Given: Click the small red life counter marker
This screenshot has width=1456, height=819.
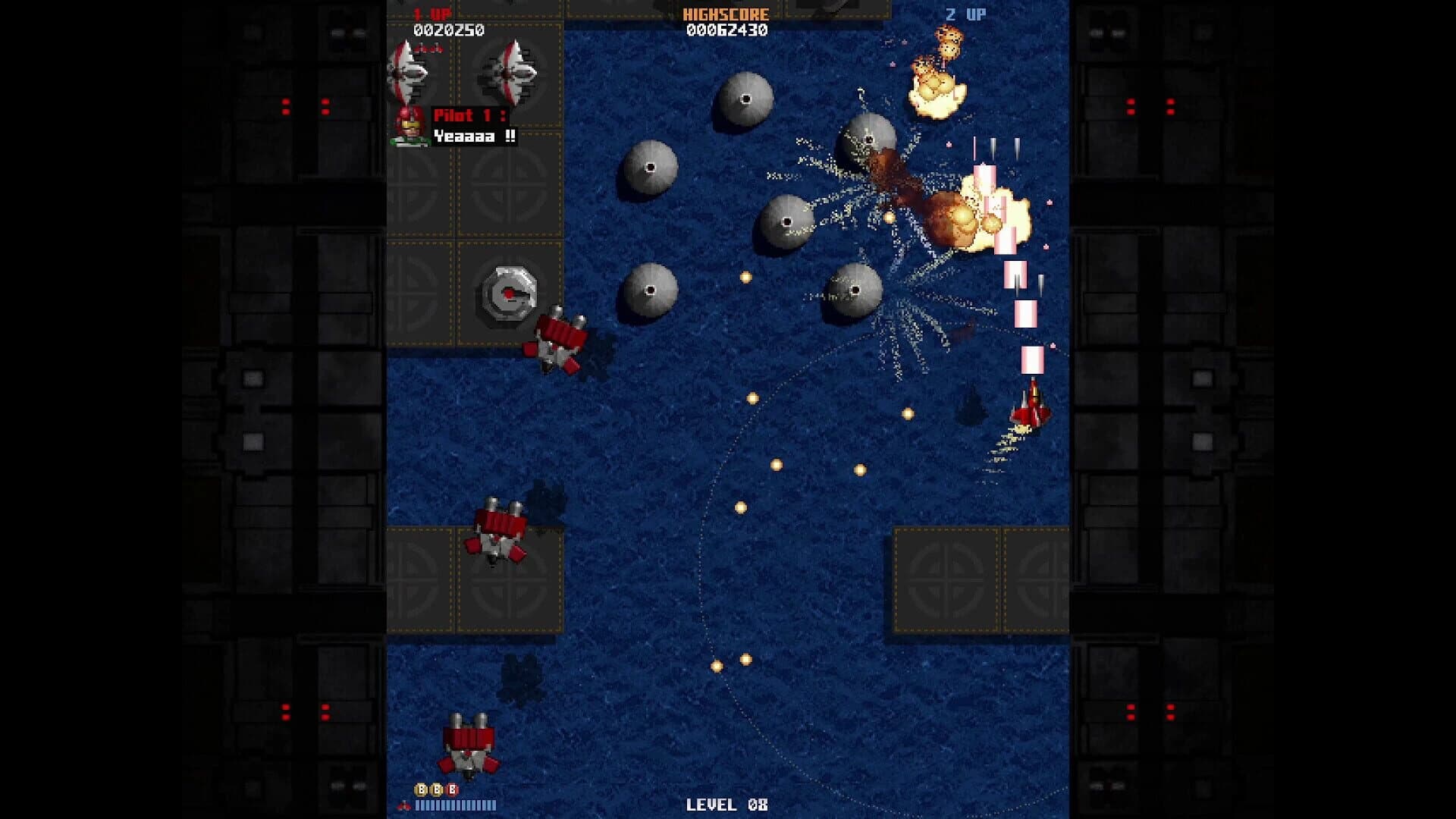Looking at the screenshot, I should coord(403,806).
